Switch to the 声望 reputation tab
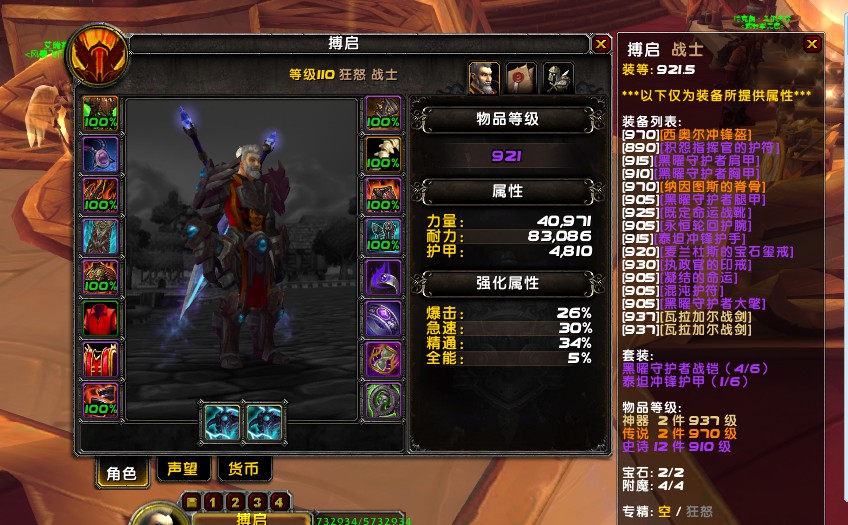The height and width of the screenshot is (525, 848). [x=182, y=470]
